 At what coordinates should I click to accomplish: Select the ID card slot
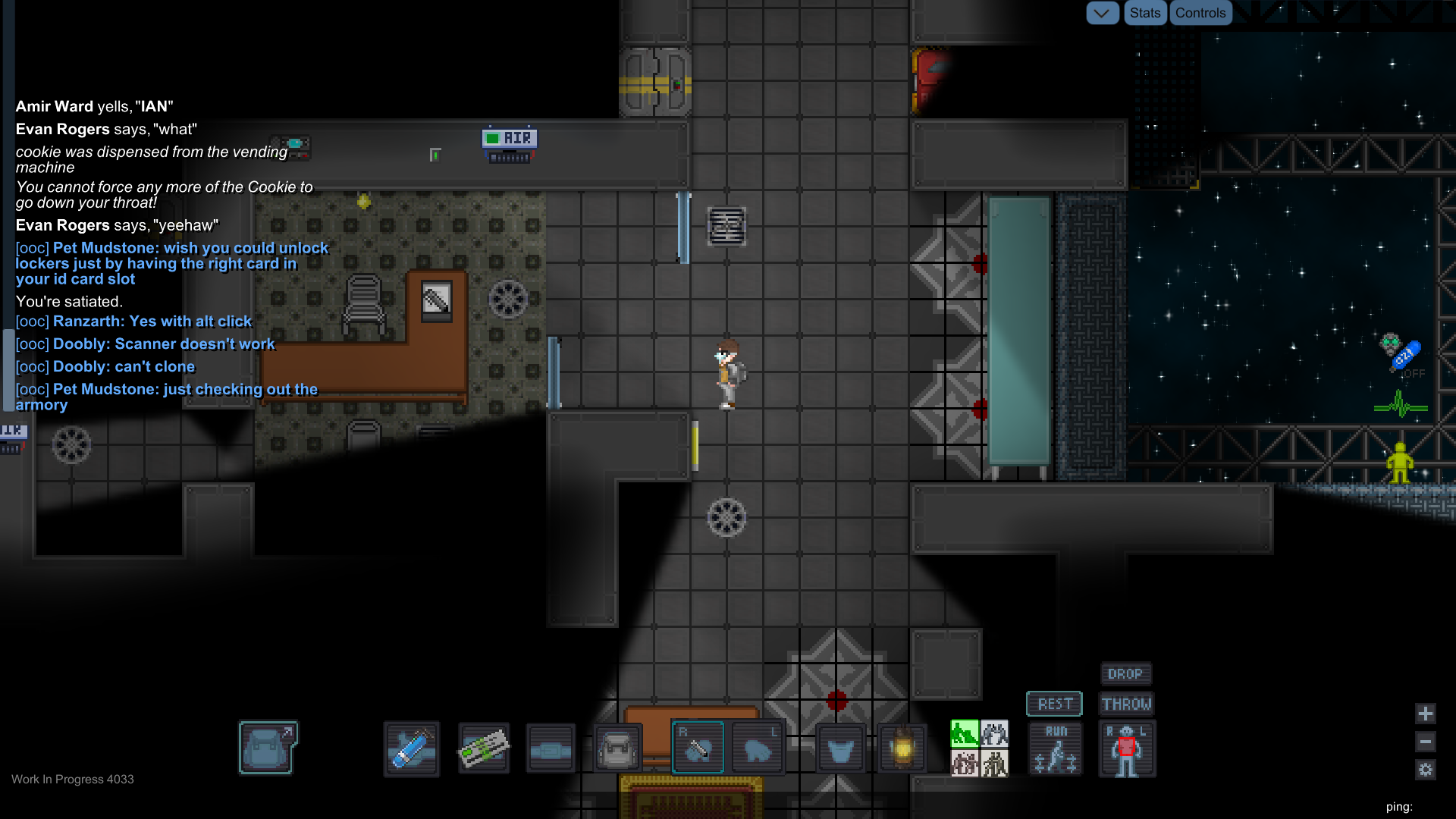[x=483, y=749]
